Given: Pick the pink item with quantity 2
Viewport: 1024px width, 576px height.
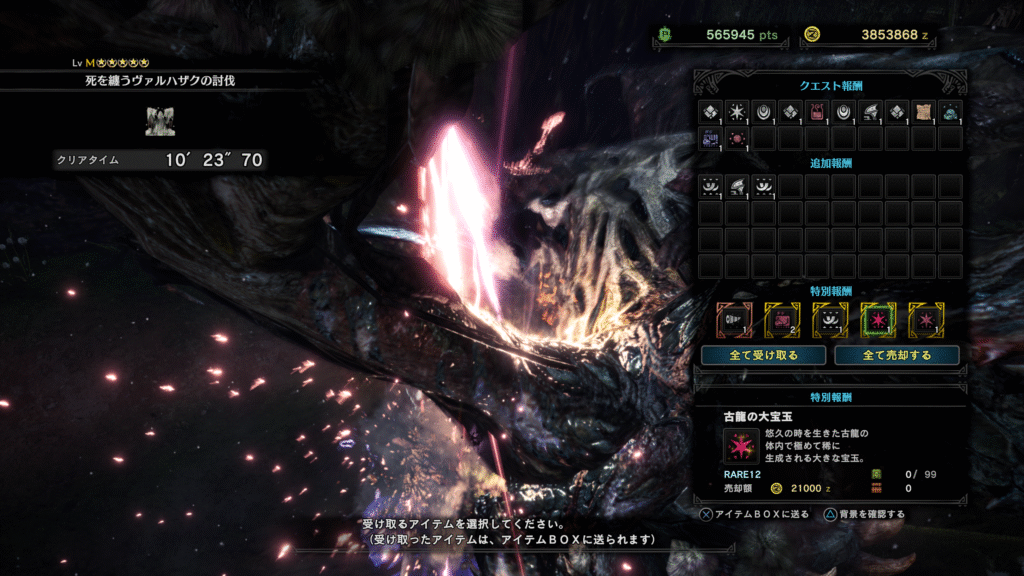Looking at the screenshot, I should 781,319.
